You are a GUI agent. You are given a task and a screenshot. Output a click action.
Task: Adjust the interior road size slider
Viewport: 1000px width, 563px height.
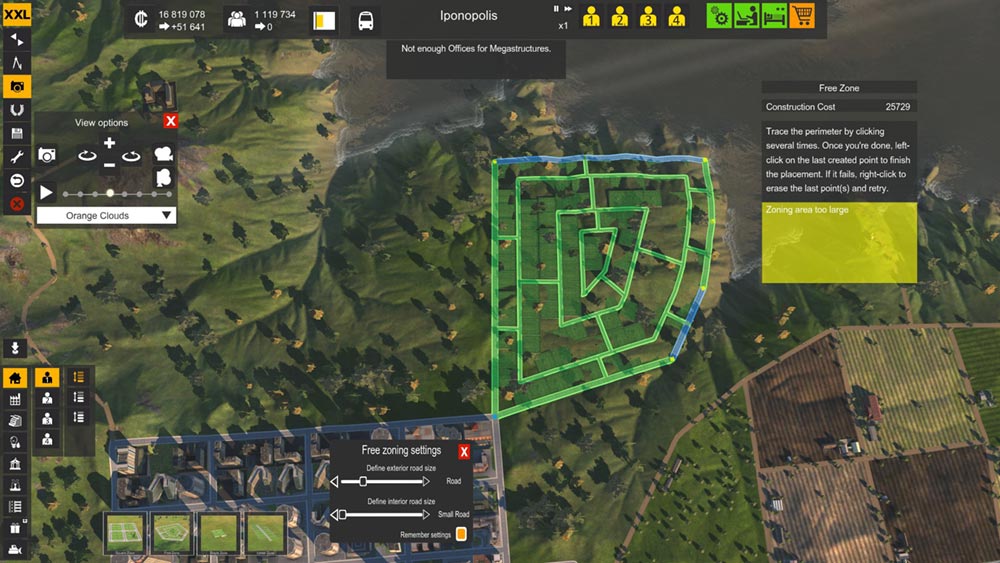(x=342, y=514)
